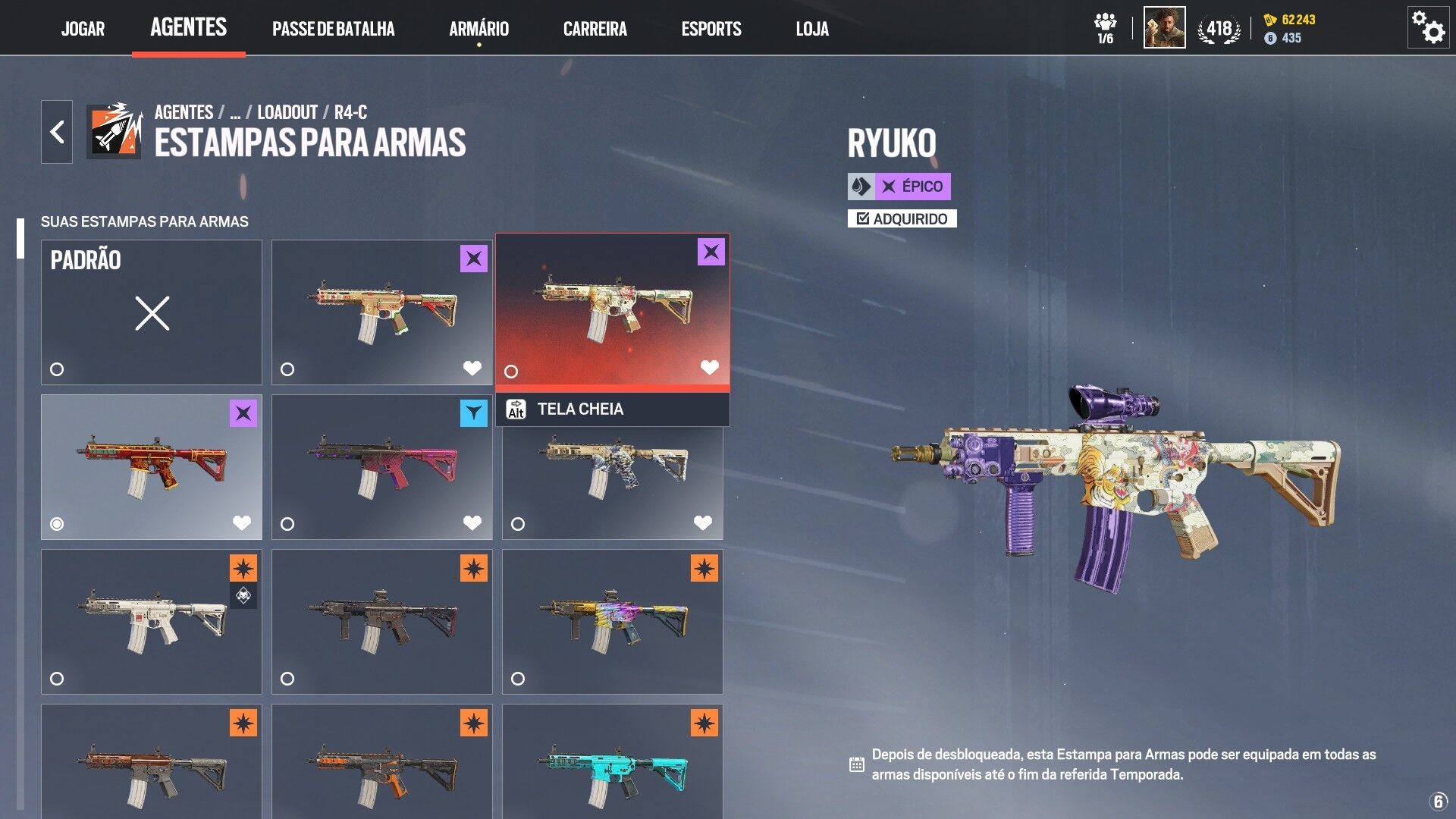Click the LOADOUT breadcrumb link
The image size is (1456, 819).
click(287, 112)
